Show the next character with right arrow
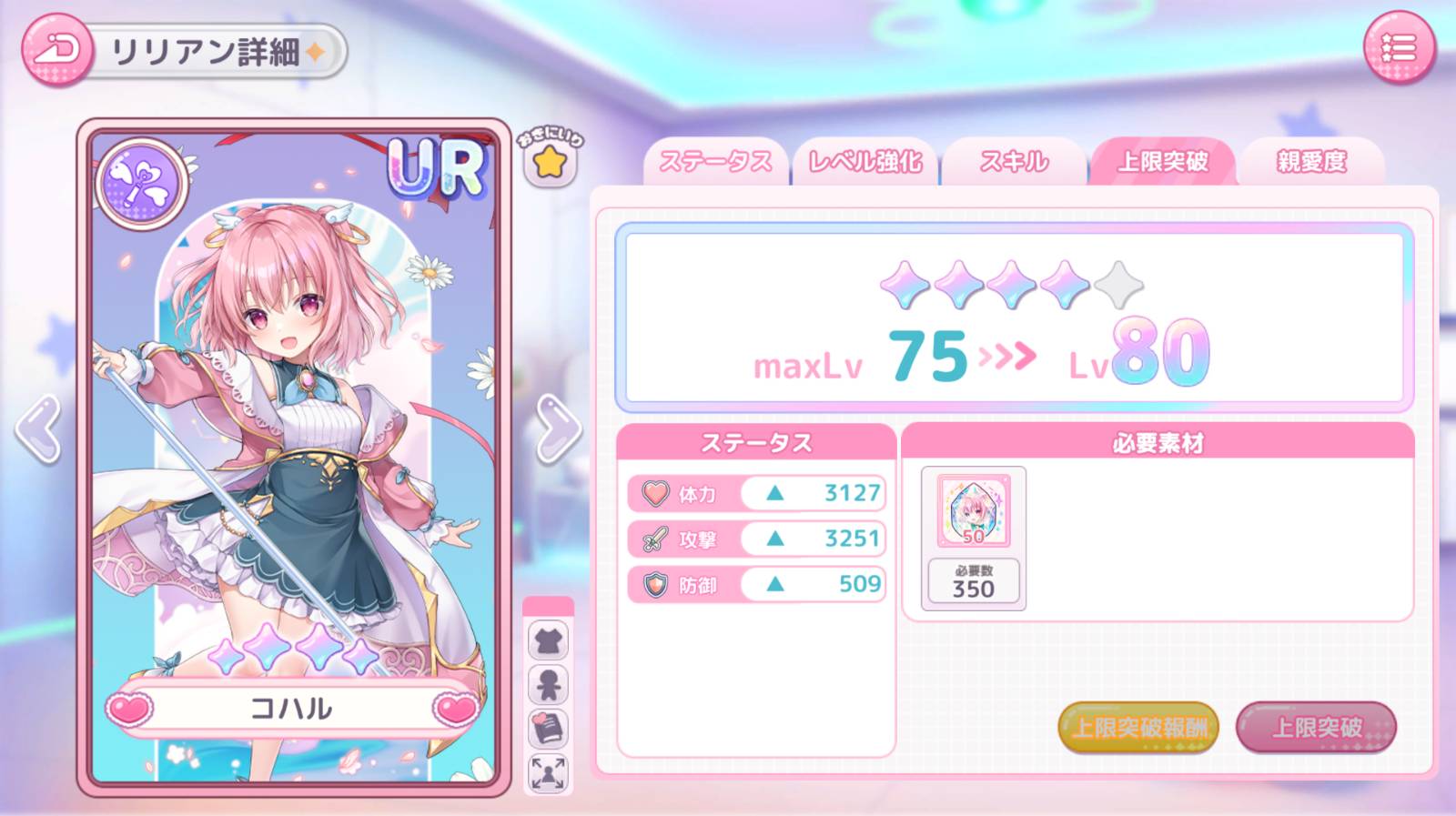Screen dimensions: 1456x816 point(557,428)
